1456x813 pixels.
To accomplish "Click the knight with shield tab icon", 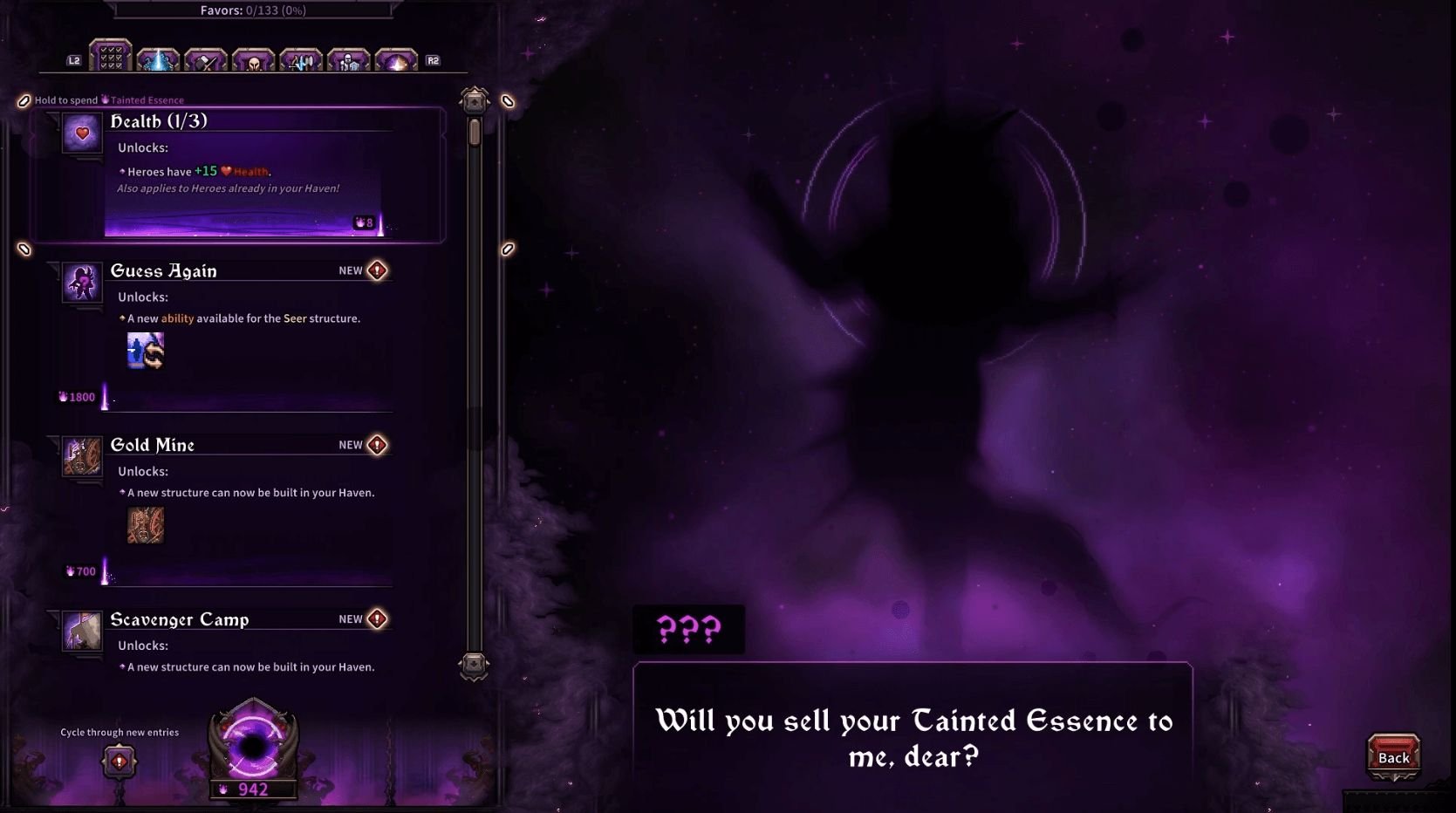I will (x=348, y=59).
